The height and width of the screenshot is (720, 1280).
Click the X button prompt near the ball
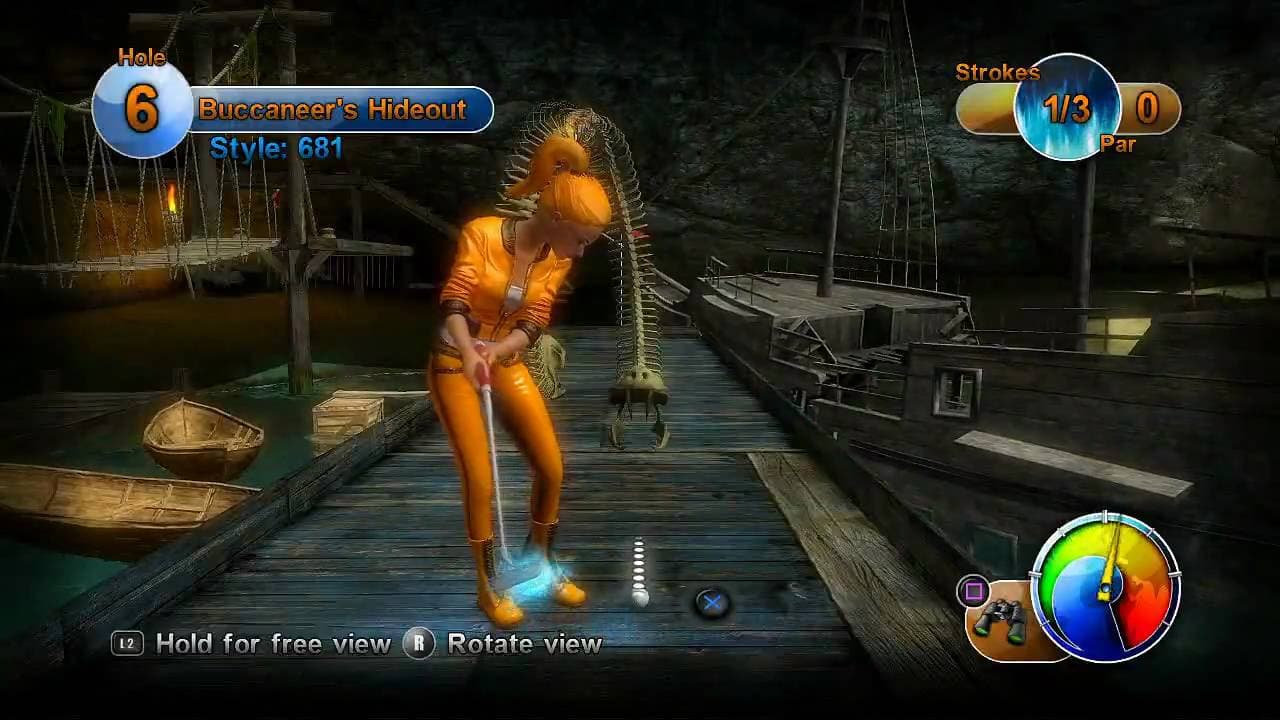point(714,601)
